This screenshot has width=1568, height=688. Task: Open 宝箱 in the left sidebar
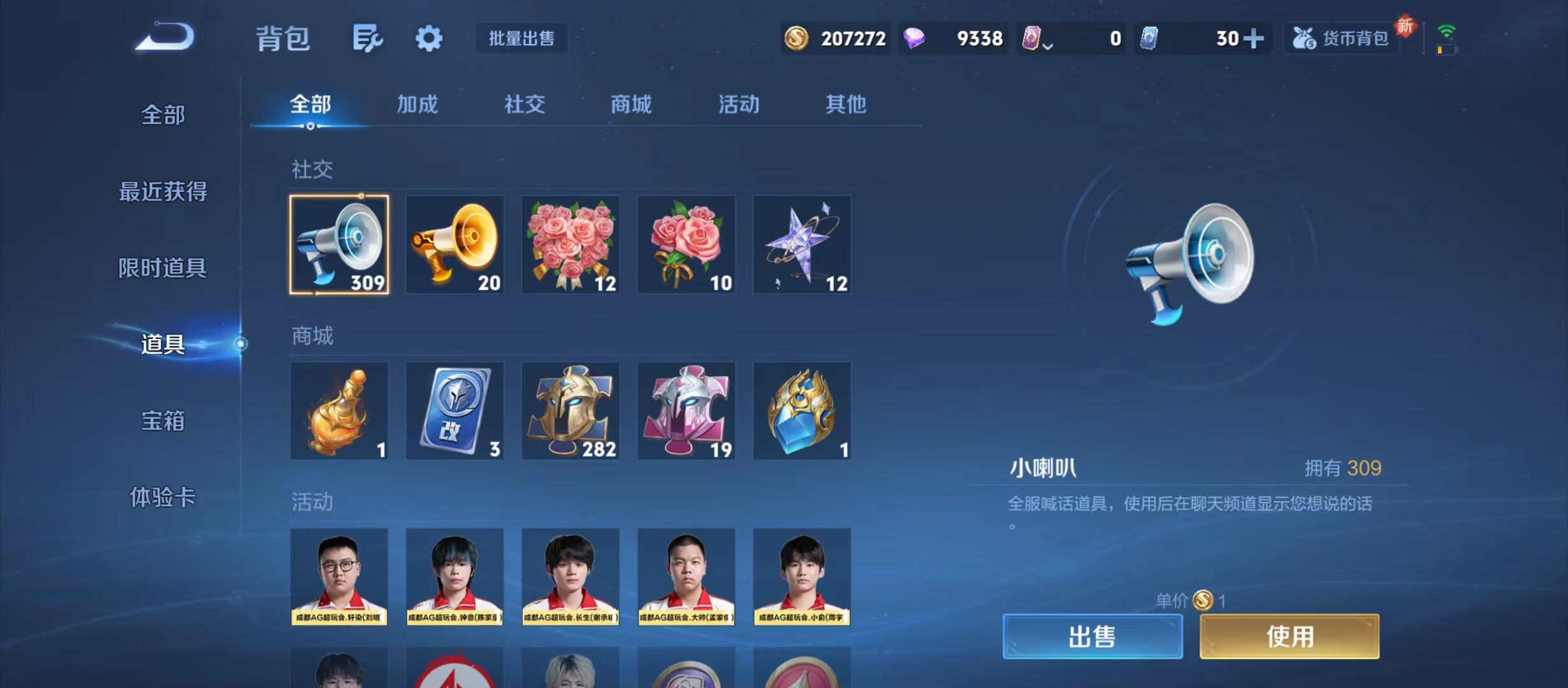[x=163, y=420]
